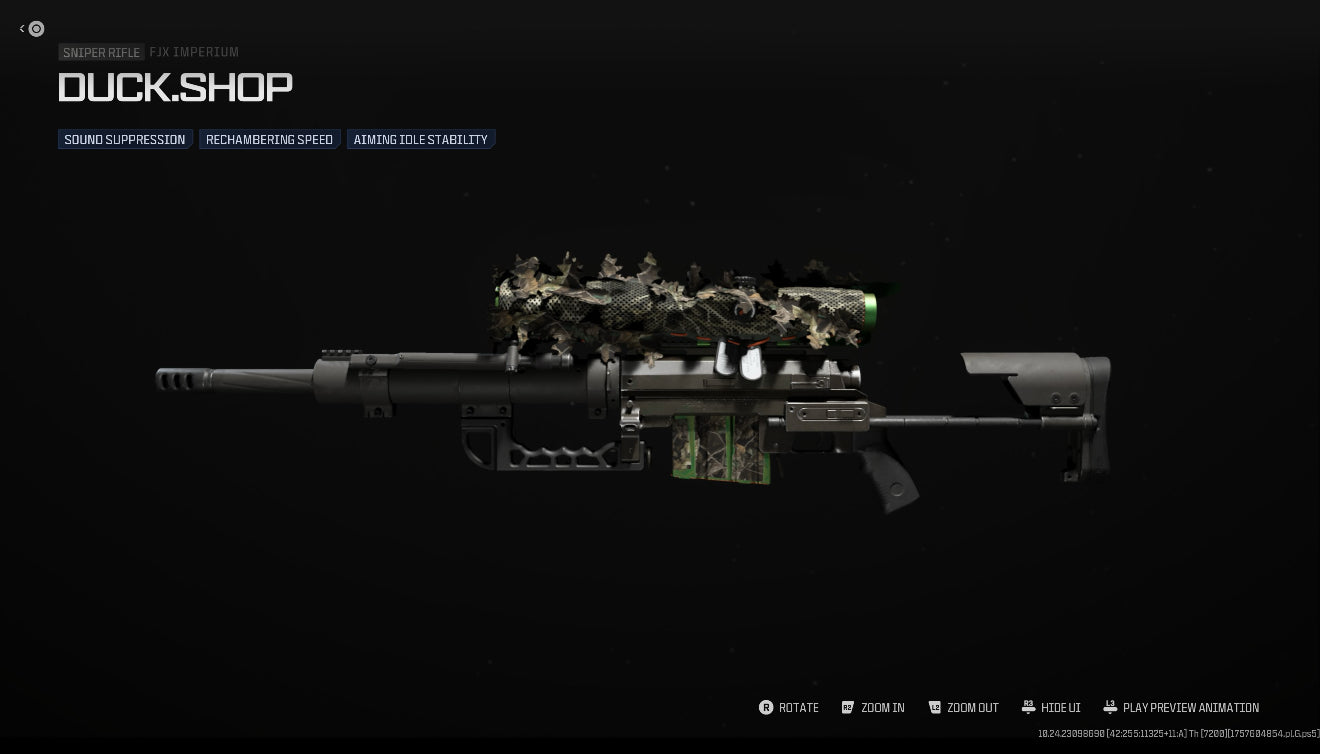The width and height of the screenshot is (1320, 754).
Task: Select the R2 Zoom In button icon
Action: click(848, 708)
